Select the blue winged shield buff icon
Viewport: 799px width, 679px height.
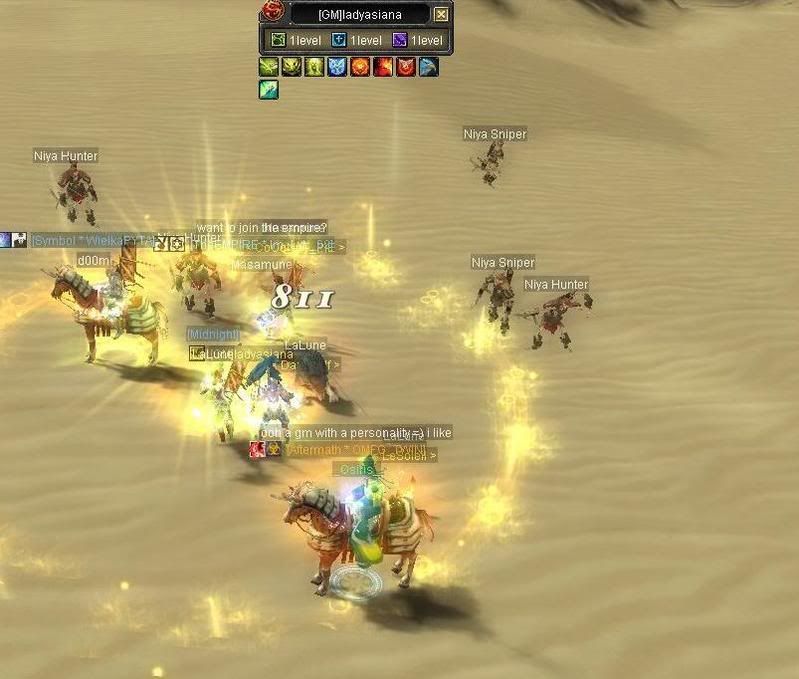336,67
